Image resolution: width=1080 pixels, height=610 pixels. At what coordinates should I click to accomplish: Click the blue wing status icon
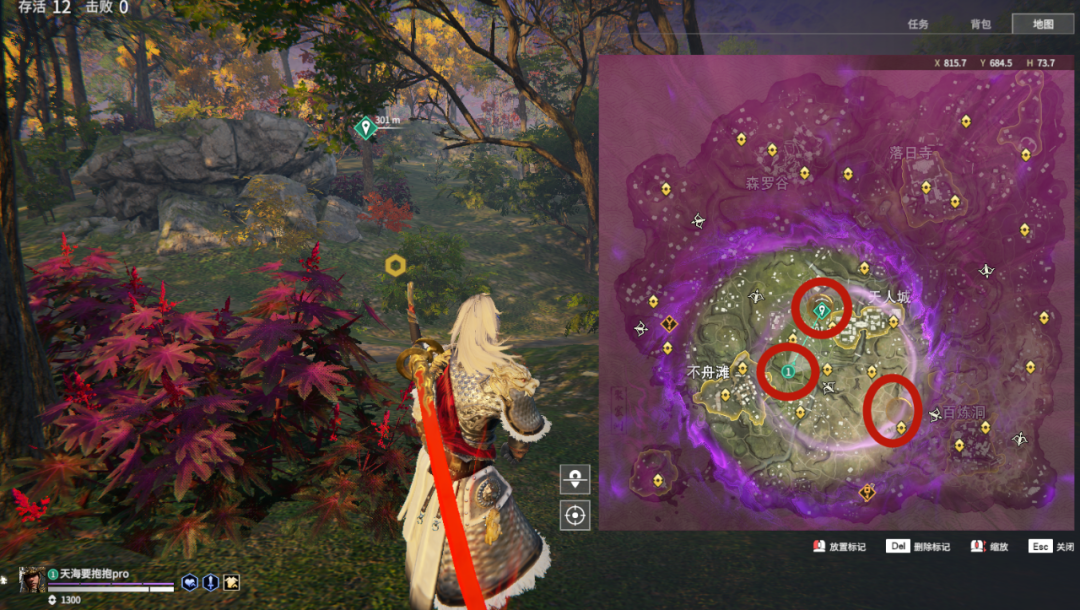tap(189, 582)
